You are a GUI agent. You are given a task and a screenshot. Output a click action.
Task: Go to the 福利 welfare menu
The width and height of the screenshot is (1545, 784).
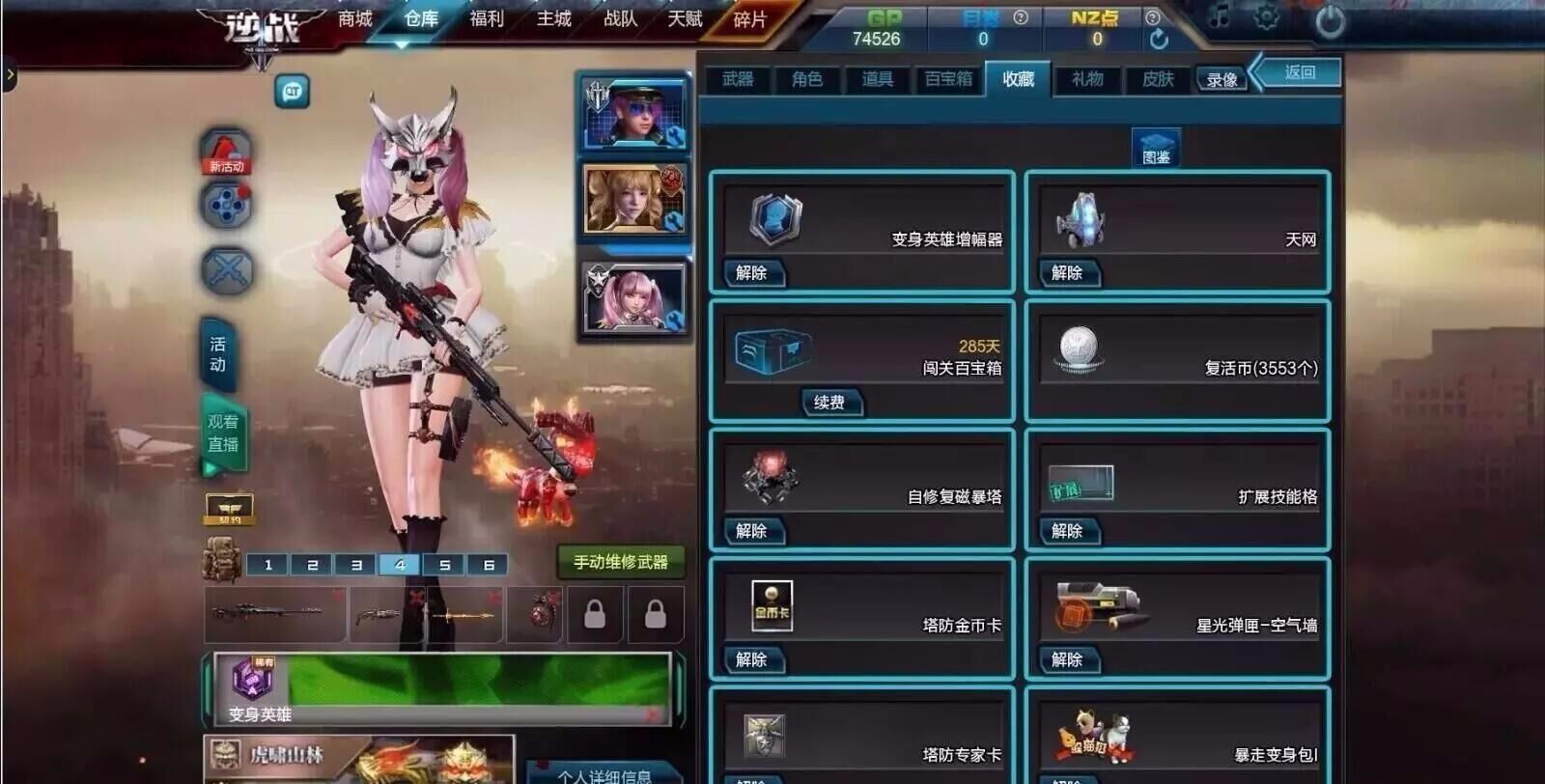pos(487,19)
